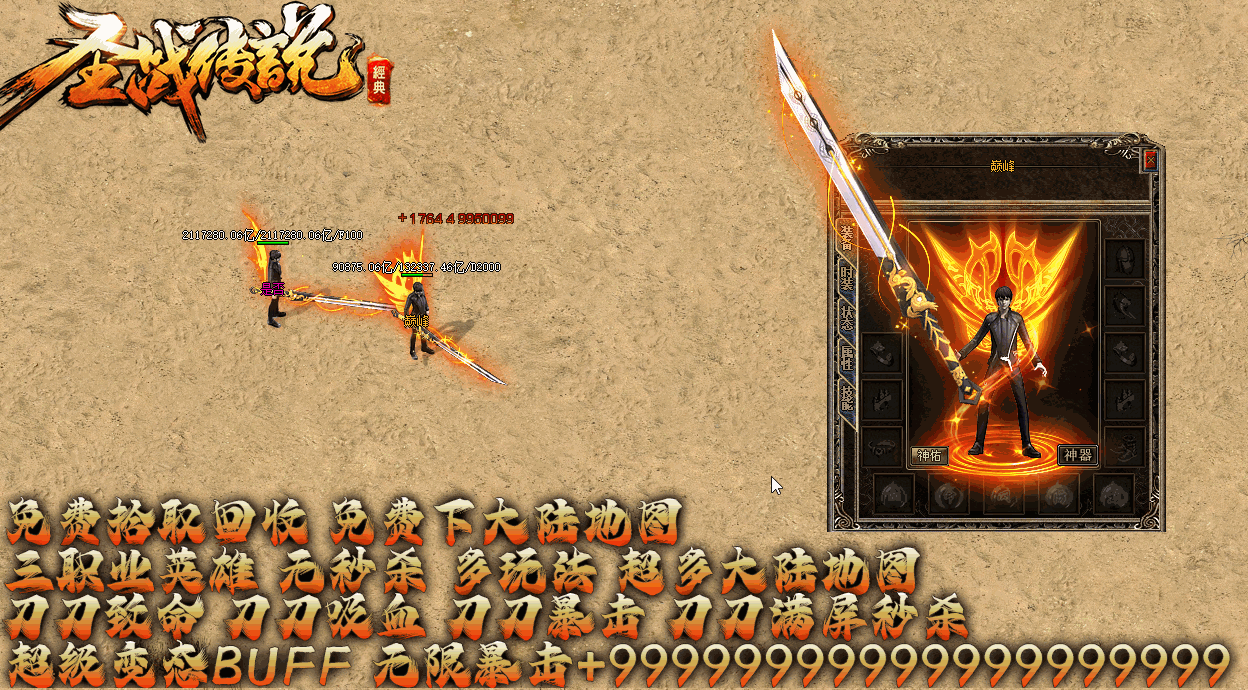Select the empty helmet equipment slot
1248x690 pixels.
click(x=1125, y=259)
